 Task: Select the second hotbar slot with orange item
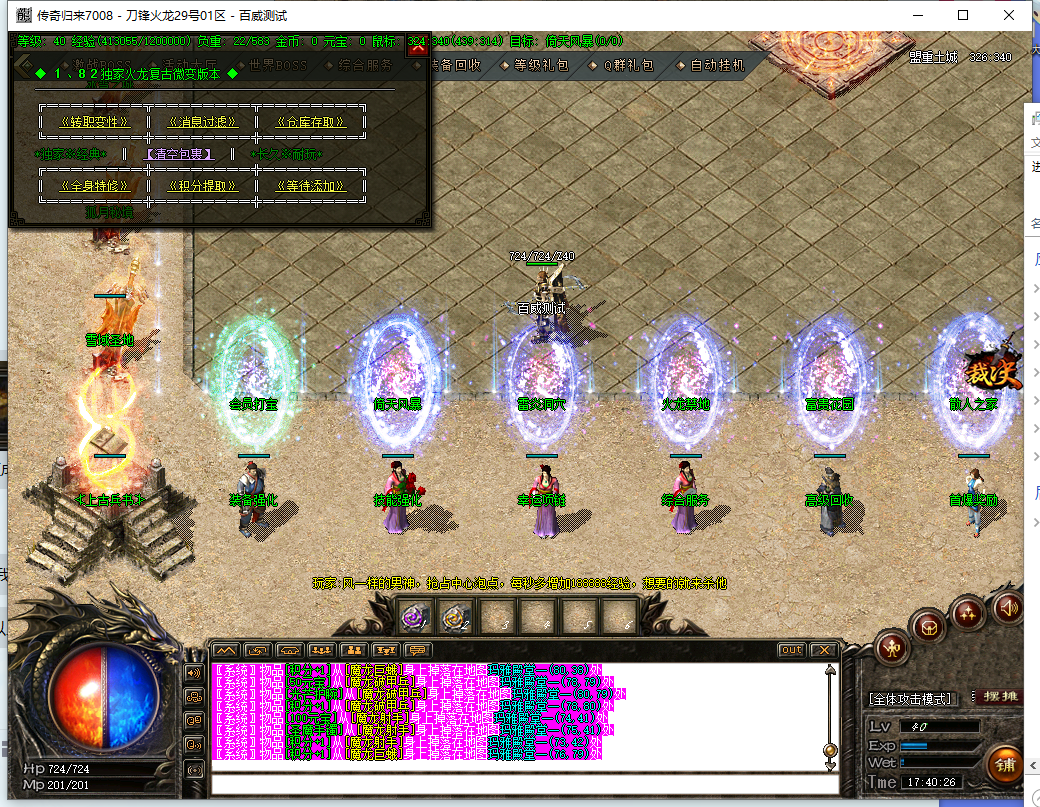(458, 618)
